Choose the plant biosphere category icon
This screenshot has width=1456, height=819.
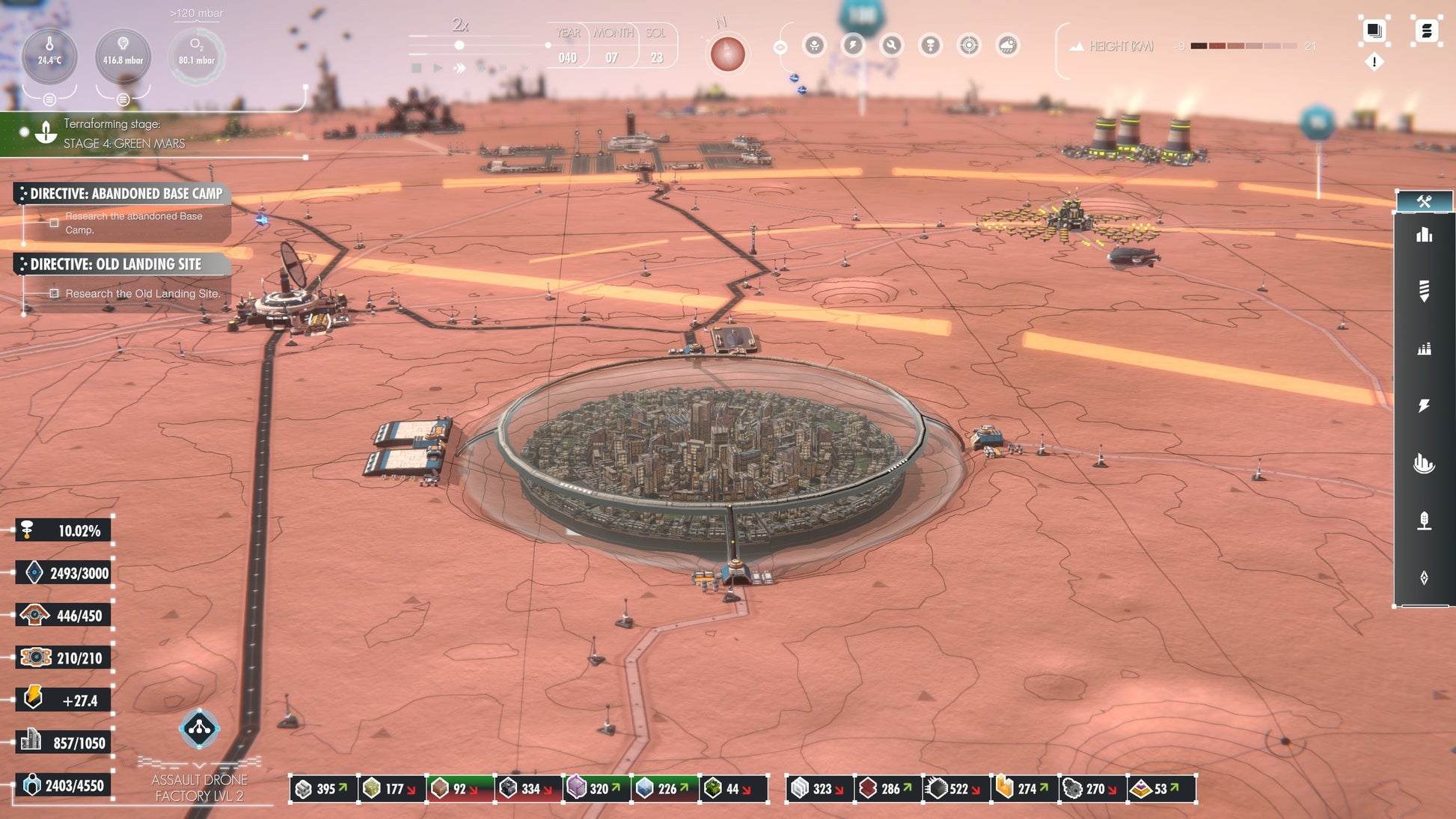pos(1424,521)
